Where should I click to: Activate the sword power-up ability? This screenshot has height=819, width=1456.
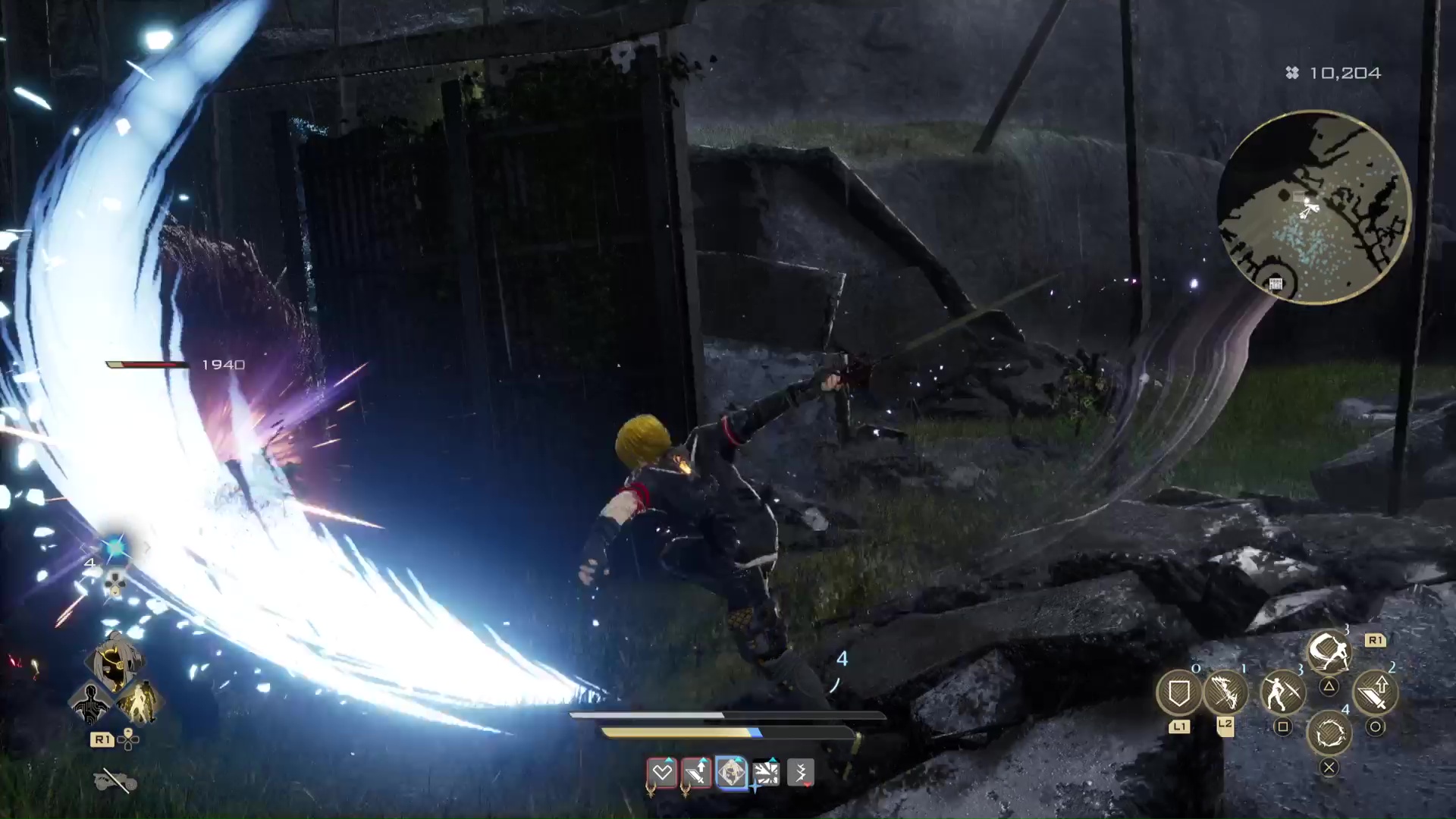(x=1375, y=692)
